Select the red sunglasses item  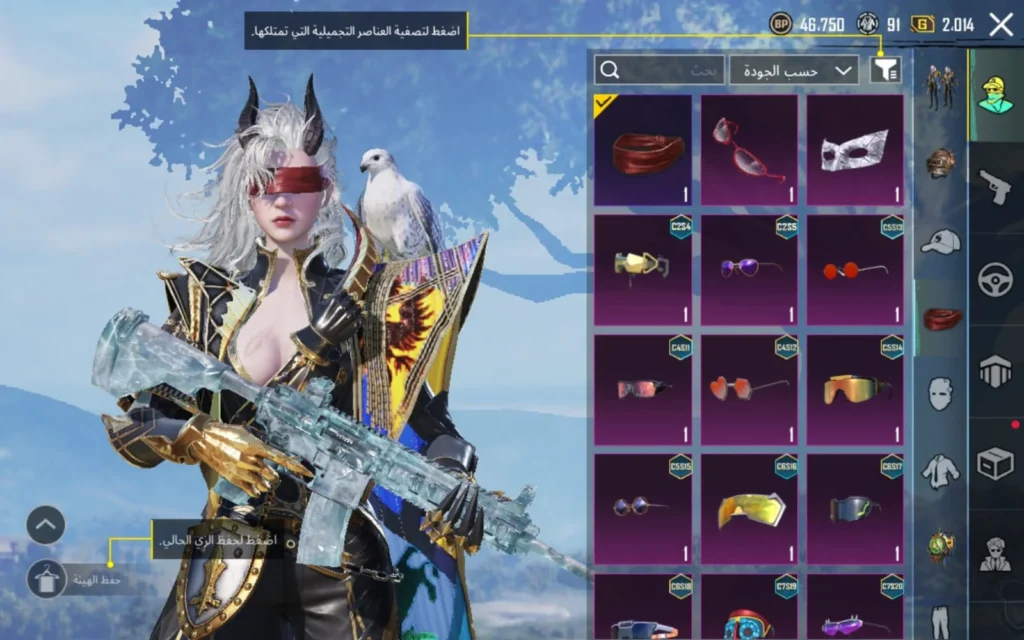coord(749,150)
